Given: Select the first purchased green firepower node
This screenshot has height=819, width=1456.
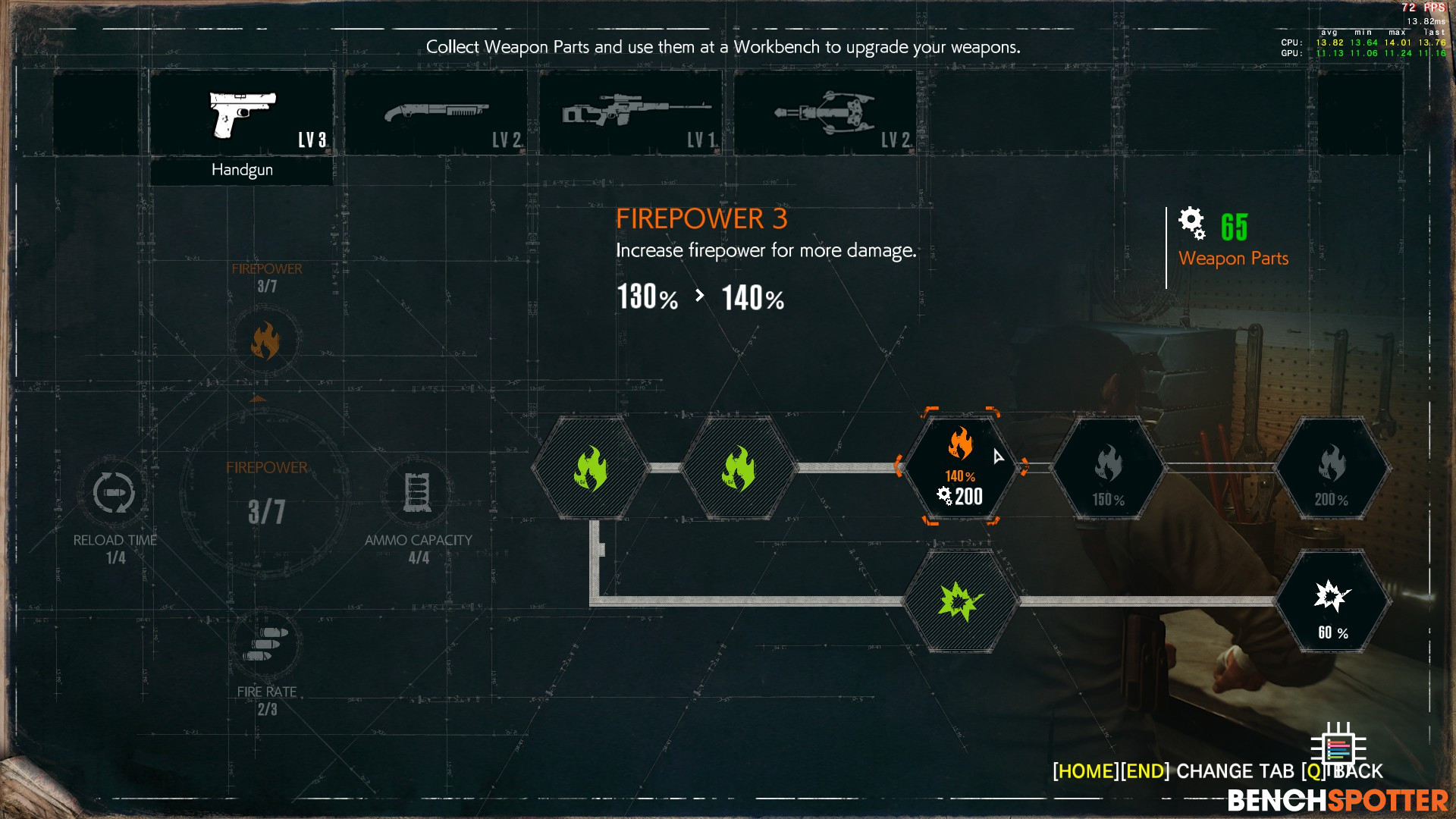Looking at the screenshot, I should 590,468.
